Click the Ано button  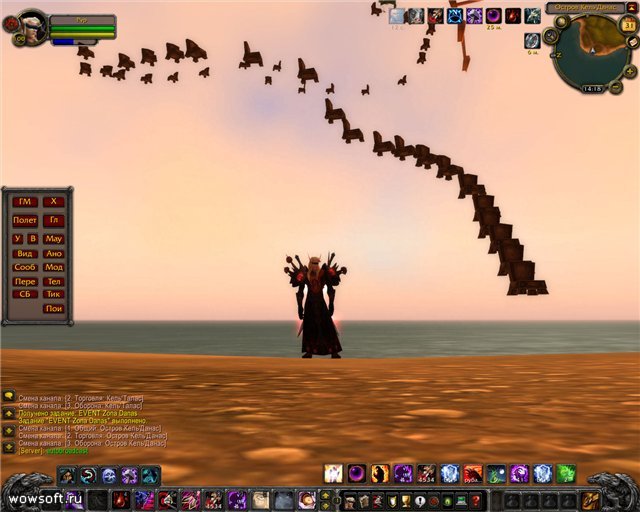(x=54, y=254)
